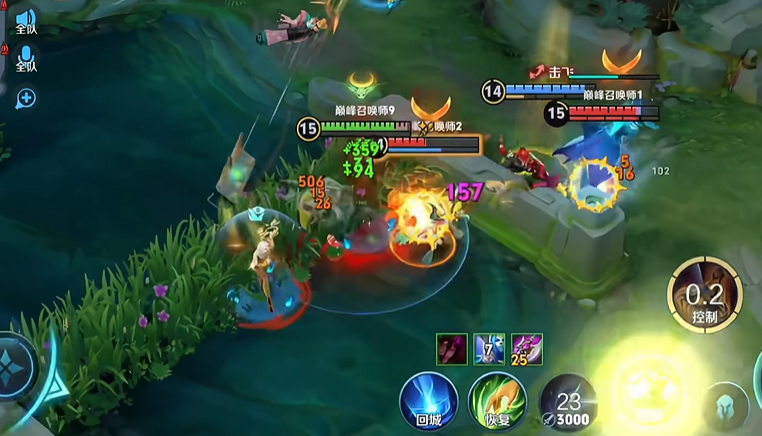Viewport: 762px width, 436px height.
Task: Activate the 回城 recall spell
Action: (429, 401)
